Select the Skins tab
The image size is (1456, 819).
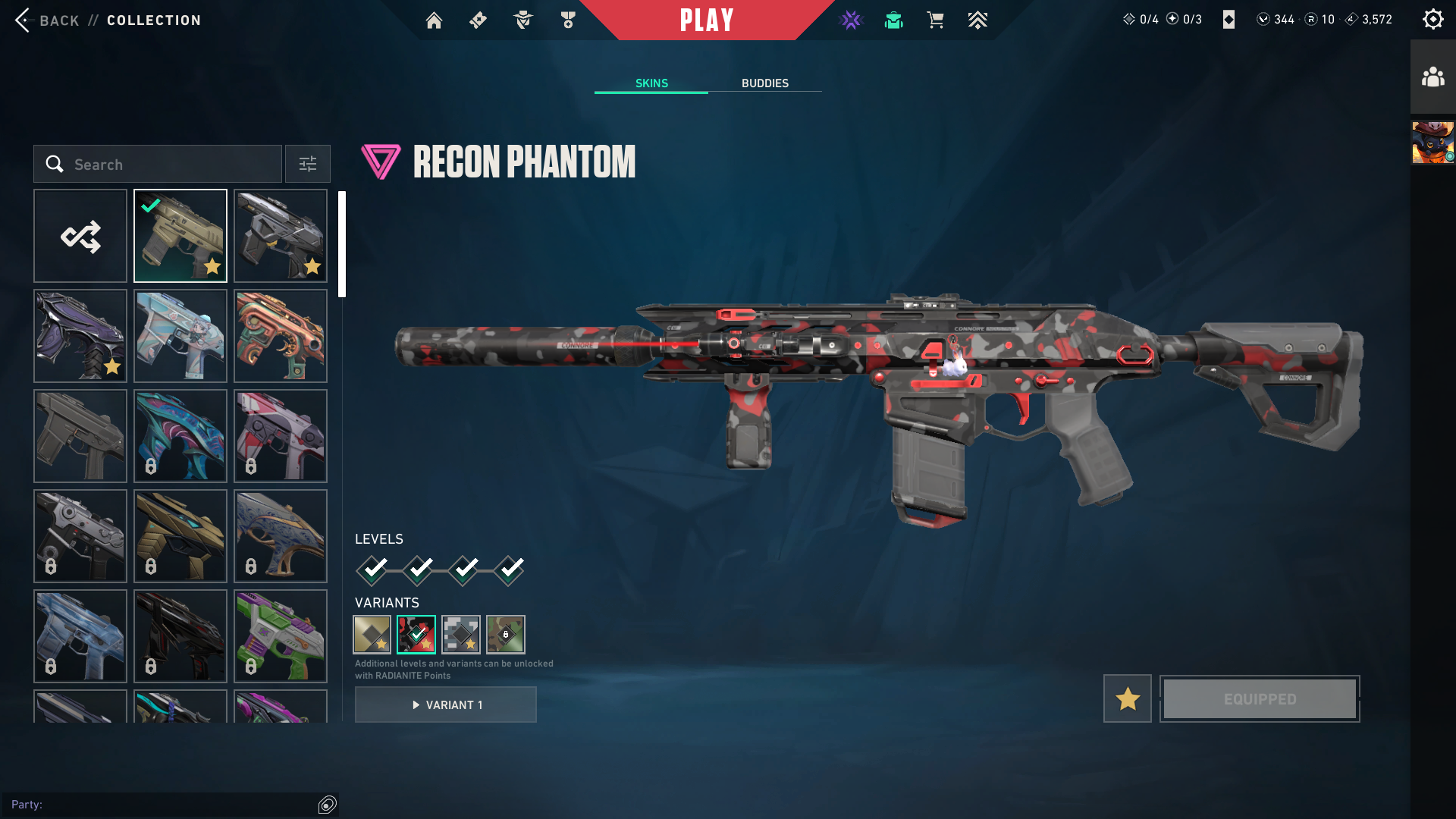651,83
